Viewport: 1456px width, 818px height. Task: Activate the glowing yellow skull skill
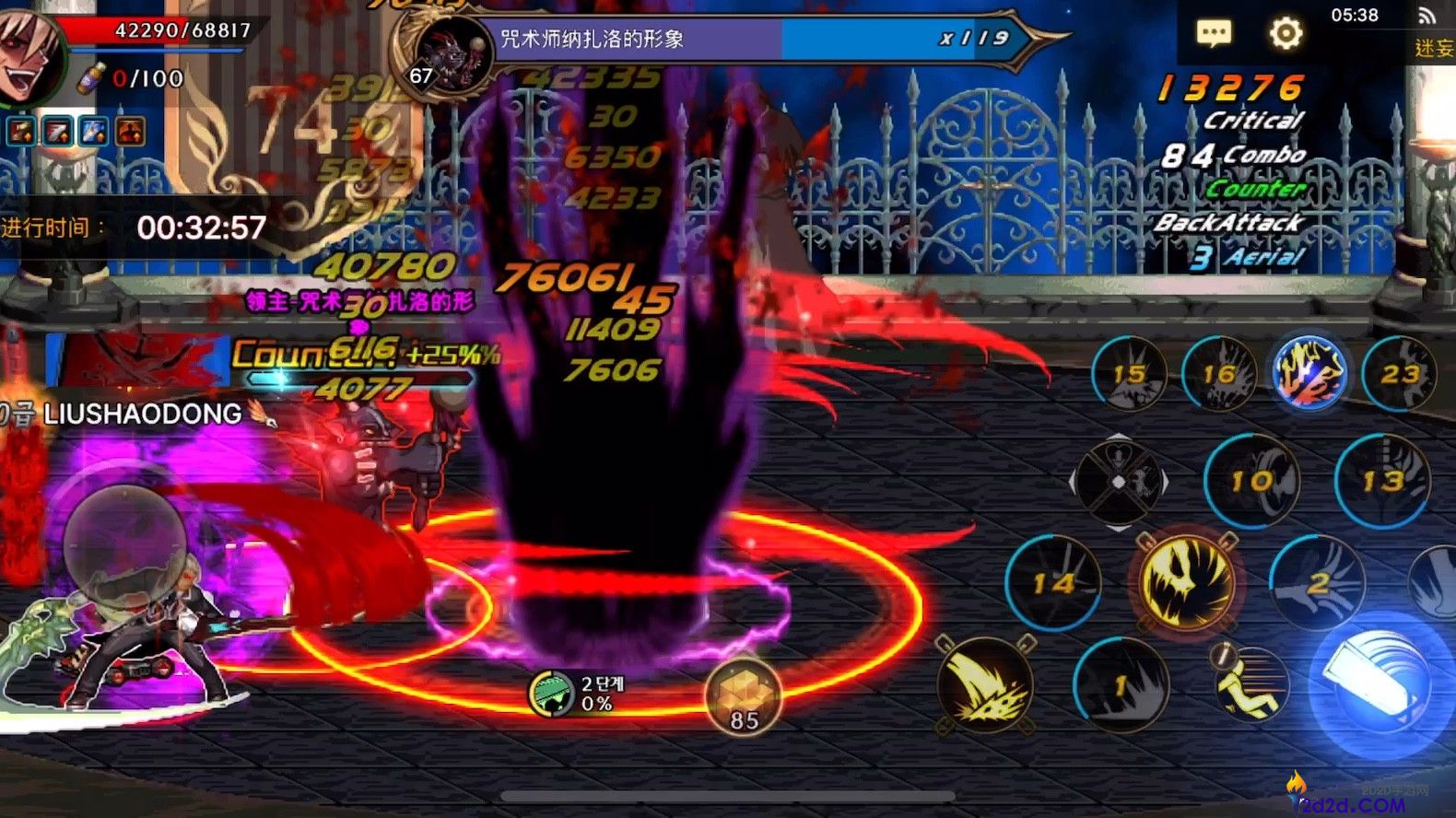(x=1187, y=581)
